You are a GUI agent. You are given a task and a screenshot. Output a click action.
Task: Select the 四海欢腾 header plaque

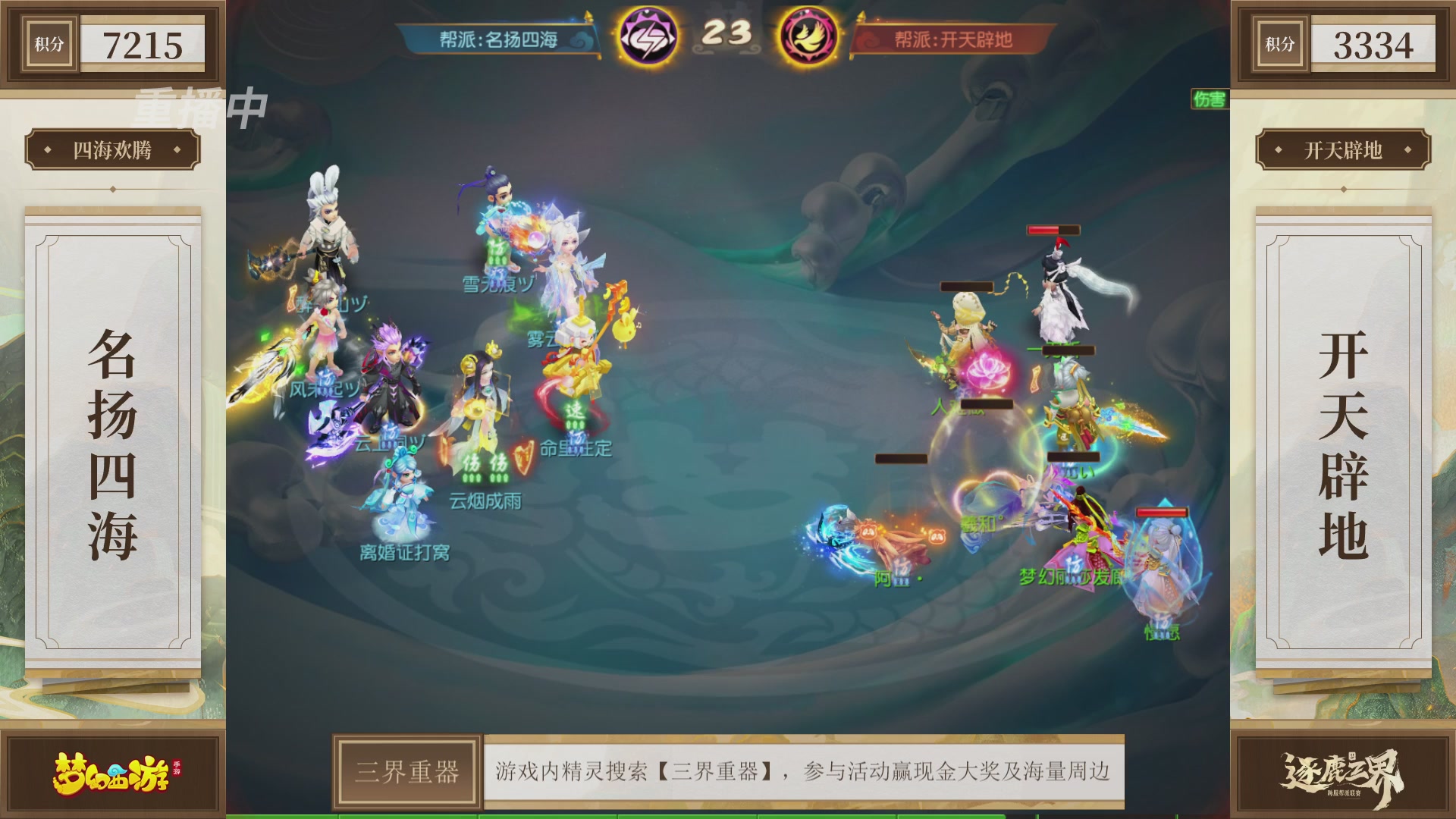pos(114,150)
